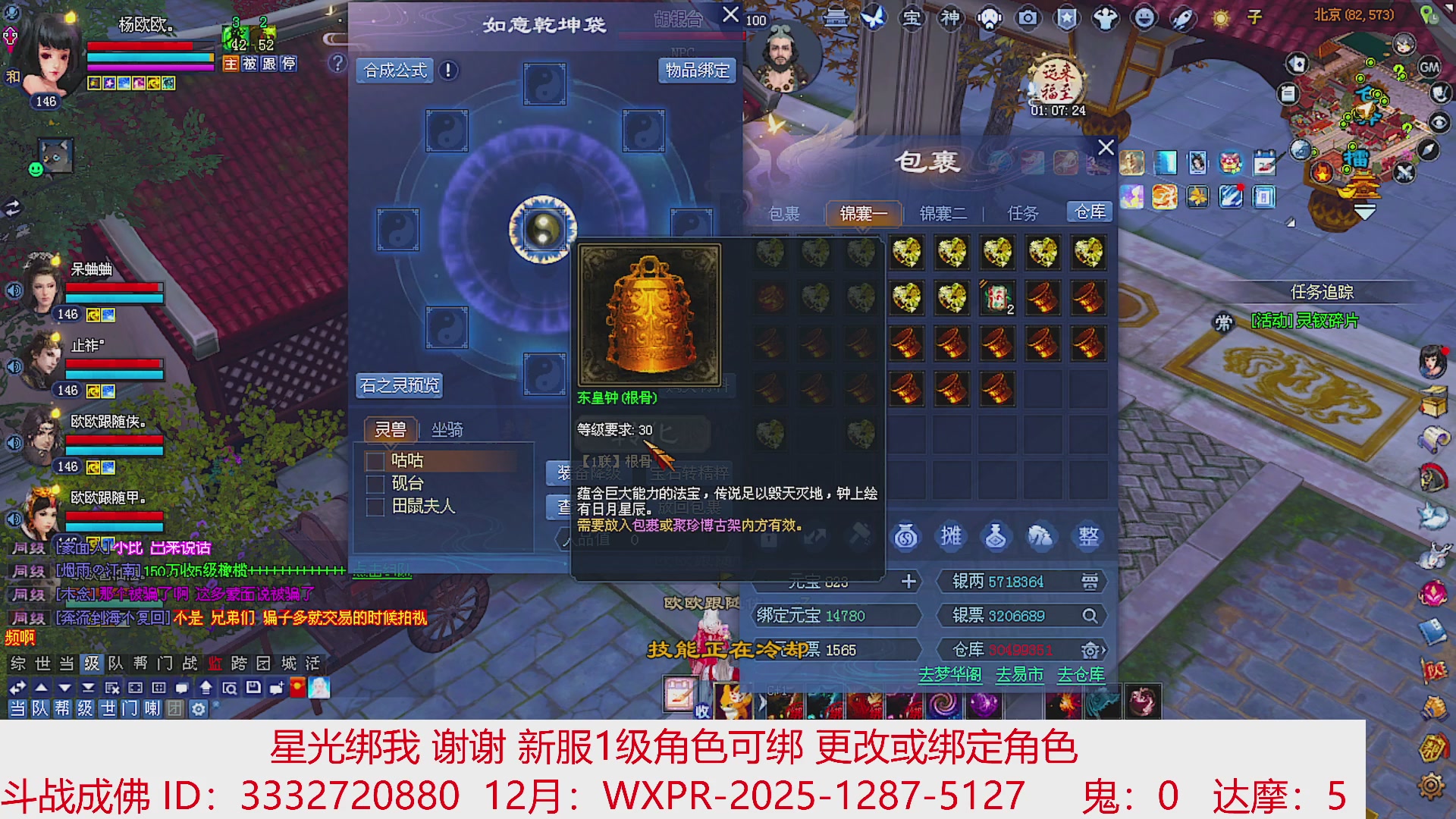The height and width of the screenshot is (819, 1456).
Task: Click the 去仓库 link
Action: click(x=1080, y=674)
